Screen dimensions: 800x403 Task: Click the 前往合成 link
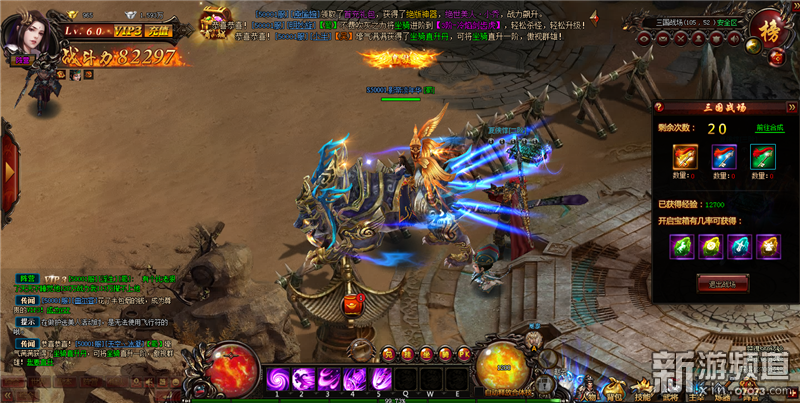(x=769, y=129)
